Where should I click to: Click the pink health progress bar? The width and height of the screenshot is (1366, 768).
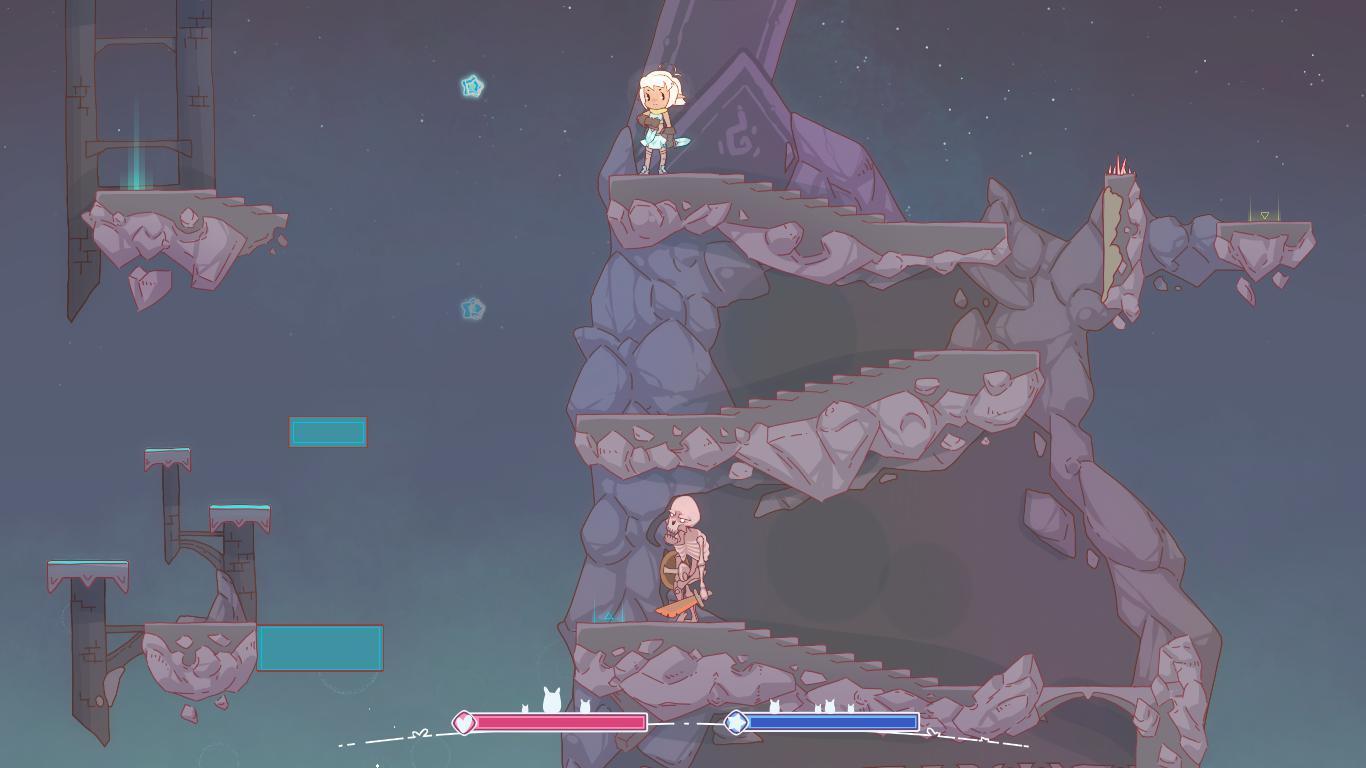pyautogui.click(x=560, y=720)
